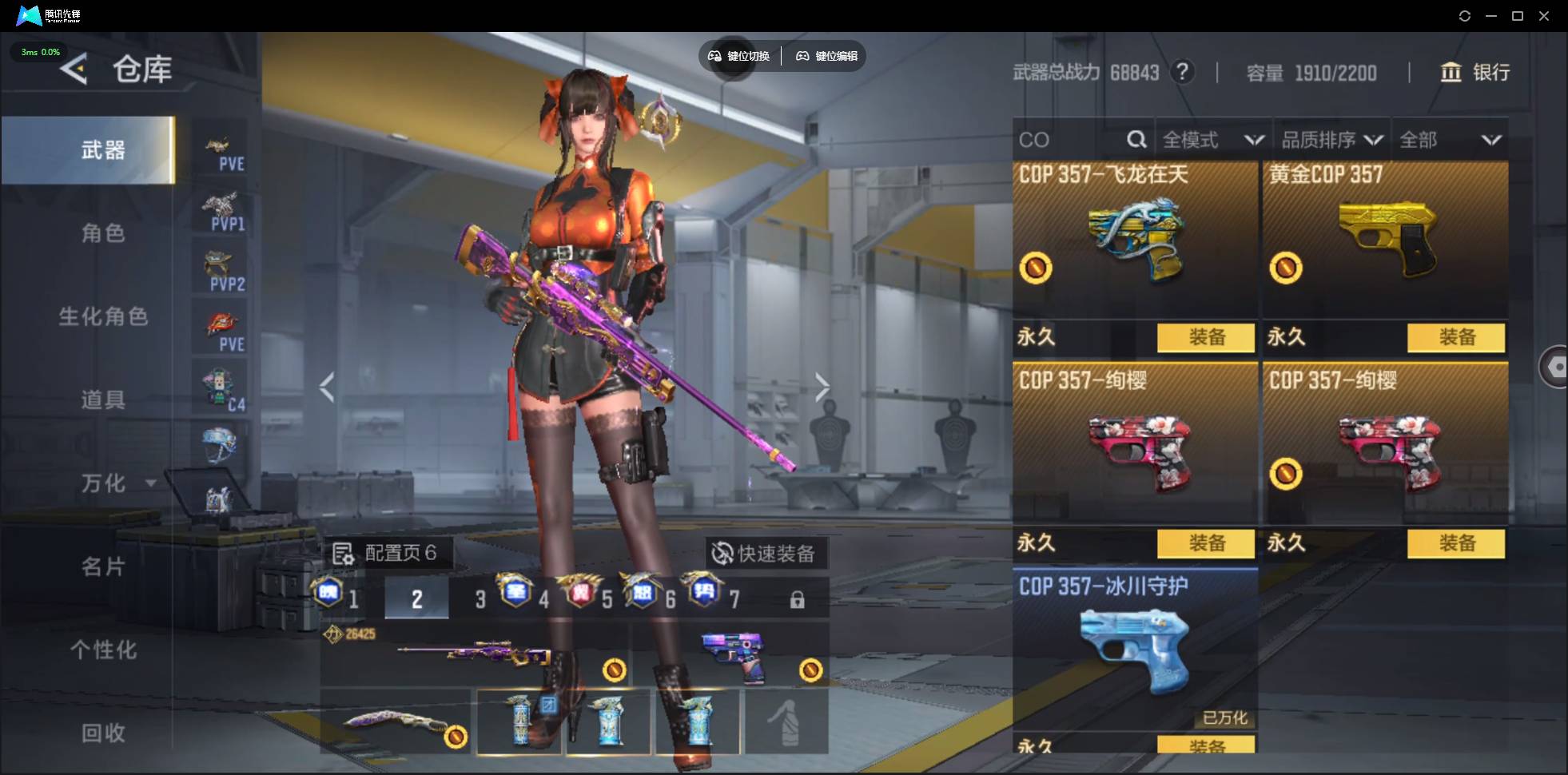The height and width of the screenshot is (775, 1568).
Task: Switch to the 角色 character tab
Action: point(103,233)
